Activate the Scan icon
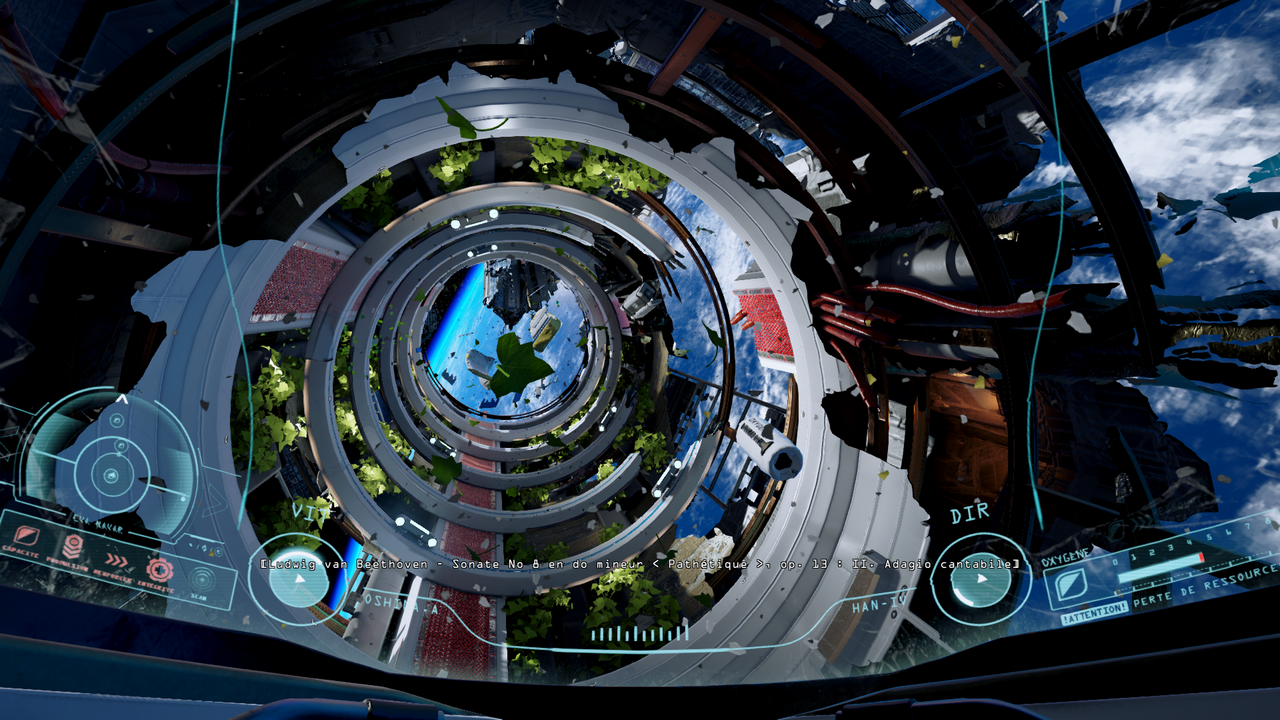The height and width of the screenshot is (720, 1280). click(x=202, y=579)
